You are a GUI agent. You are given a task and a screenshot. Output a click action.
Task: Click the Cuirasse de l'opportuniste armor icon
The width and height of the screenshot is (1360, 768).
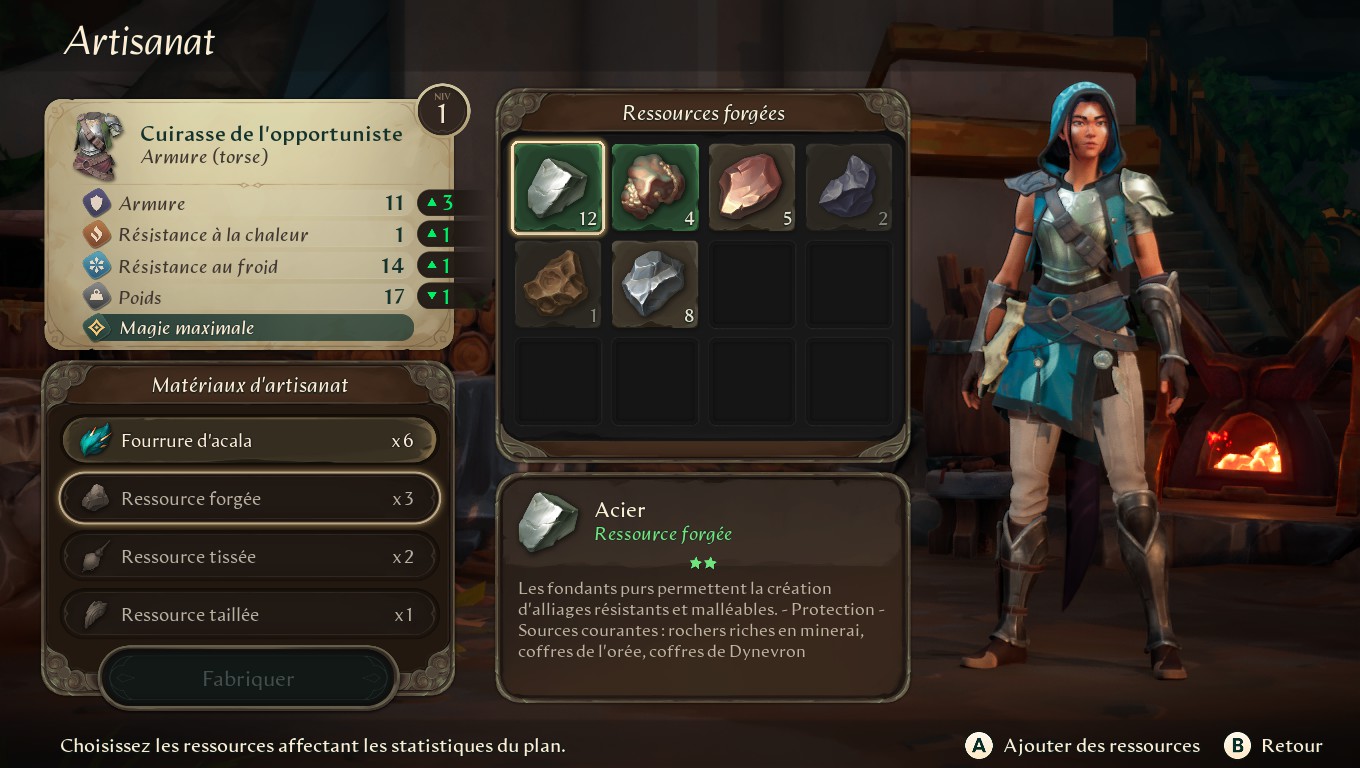[x=98, y=145]
